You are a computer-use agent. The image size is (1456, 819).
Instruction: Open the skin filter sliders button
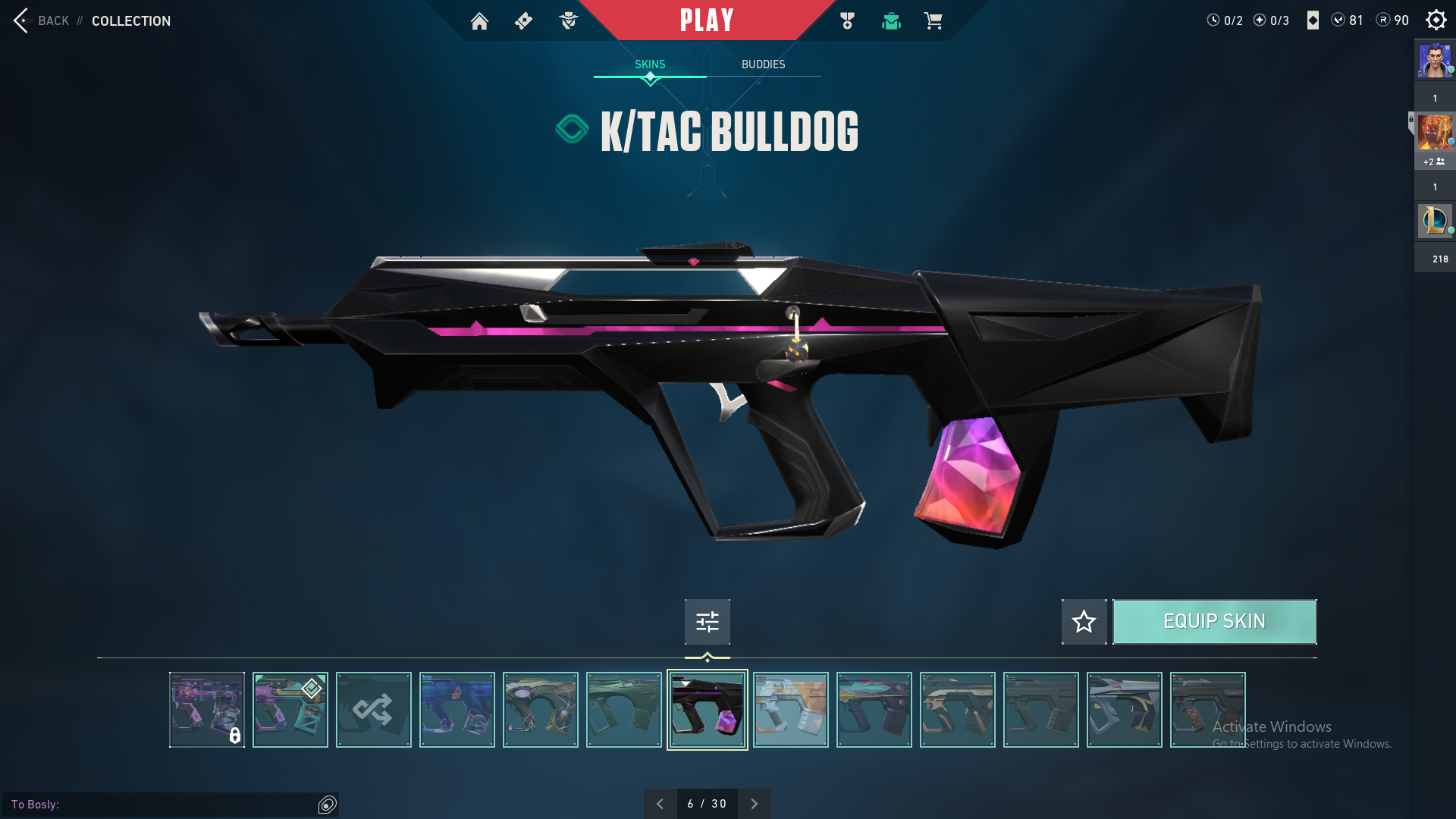click(x=707, y=622)
